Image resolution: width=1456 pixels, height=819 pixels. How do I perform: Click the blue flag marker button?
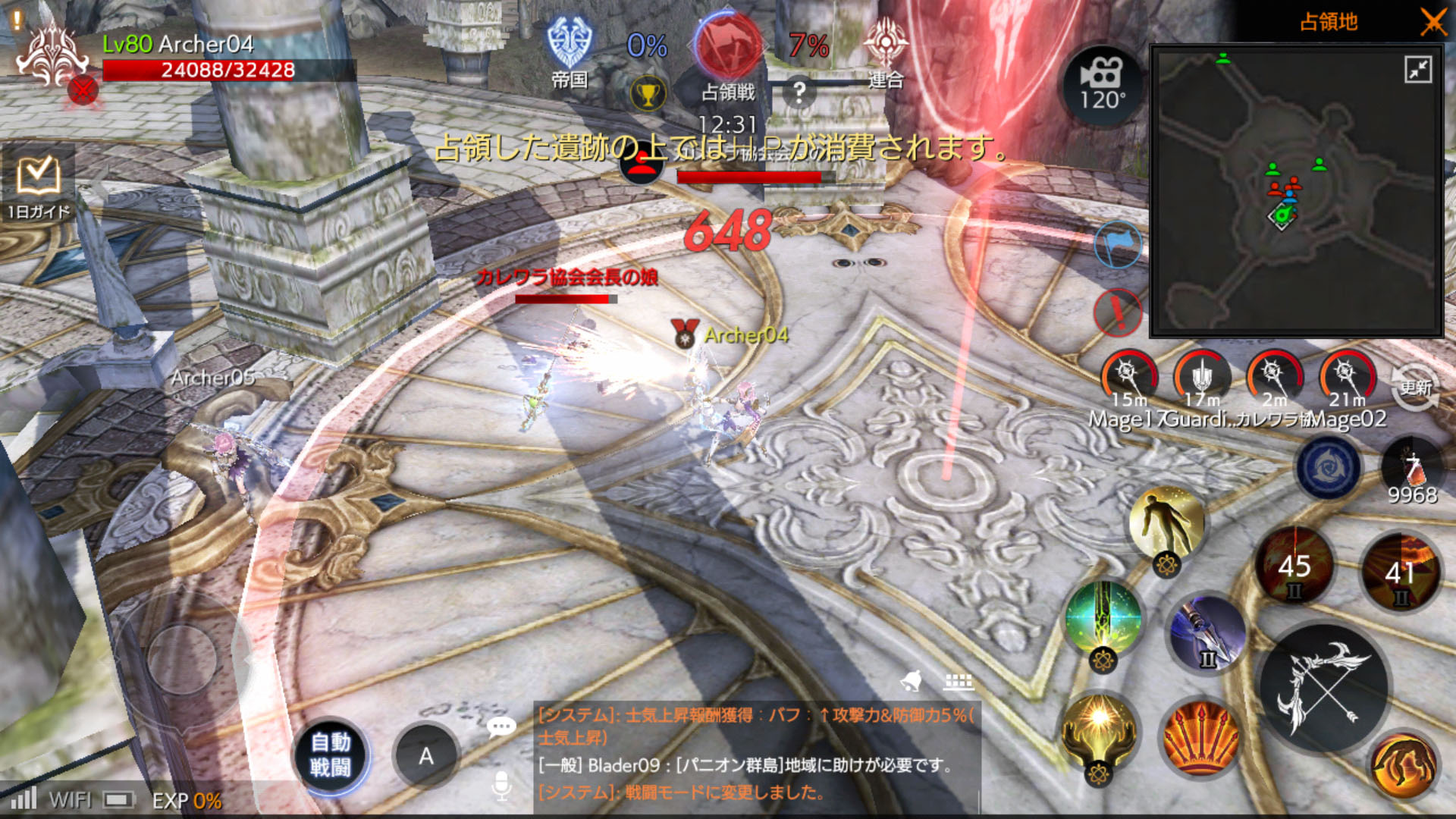pos(1118,245)
